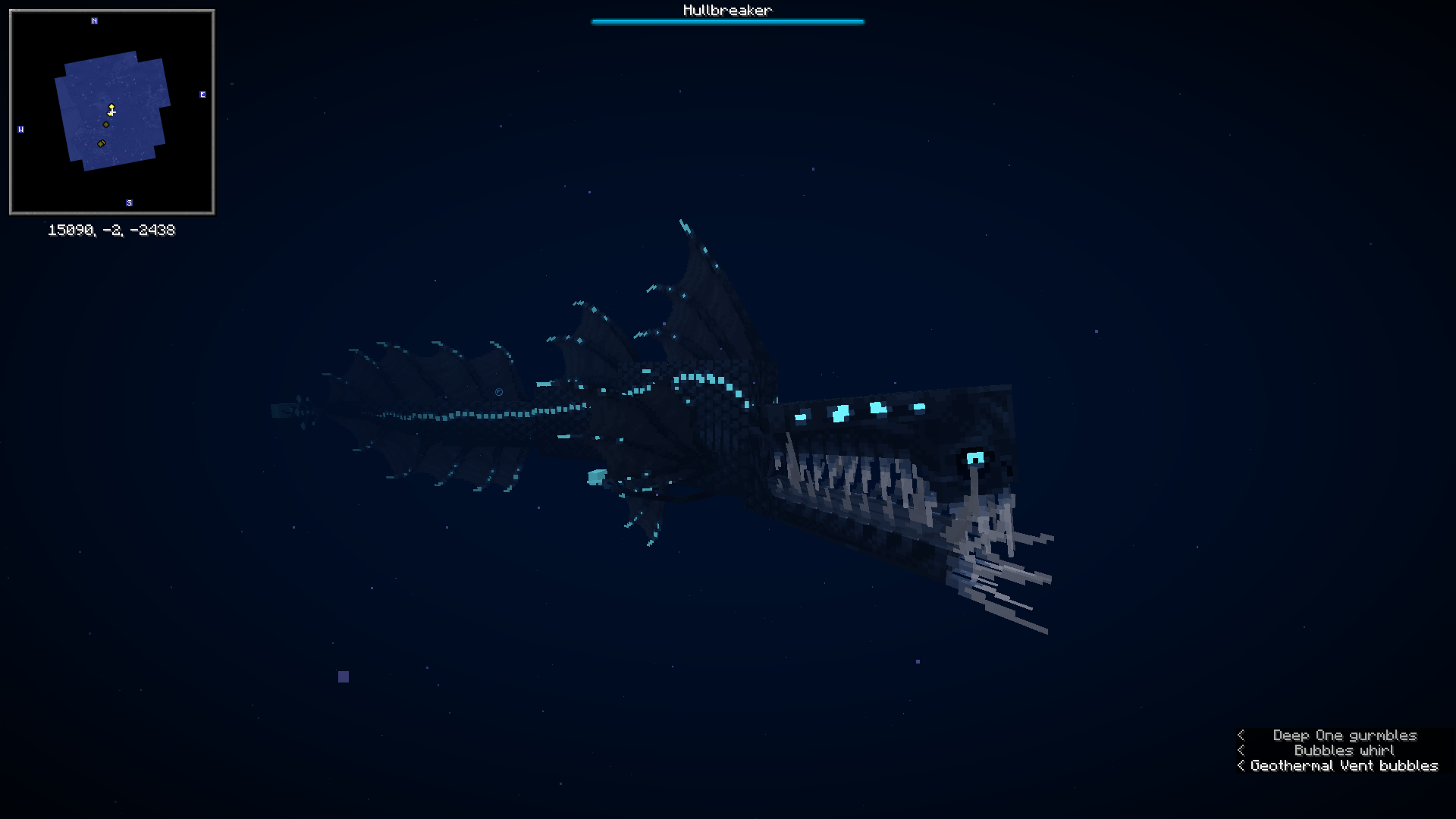
Task: Click the east marker on the minimap
Action: point(202,95)
